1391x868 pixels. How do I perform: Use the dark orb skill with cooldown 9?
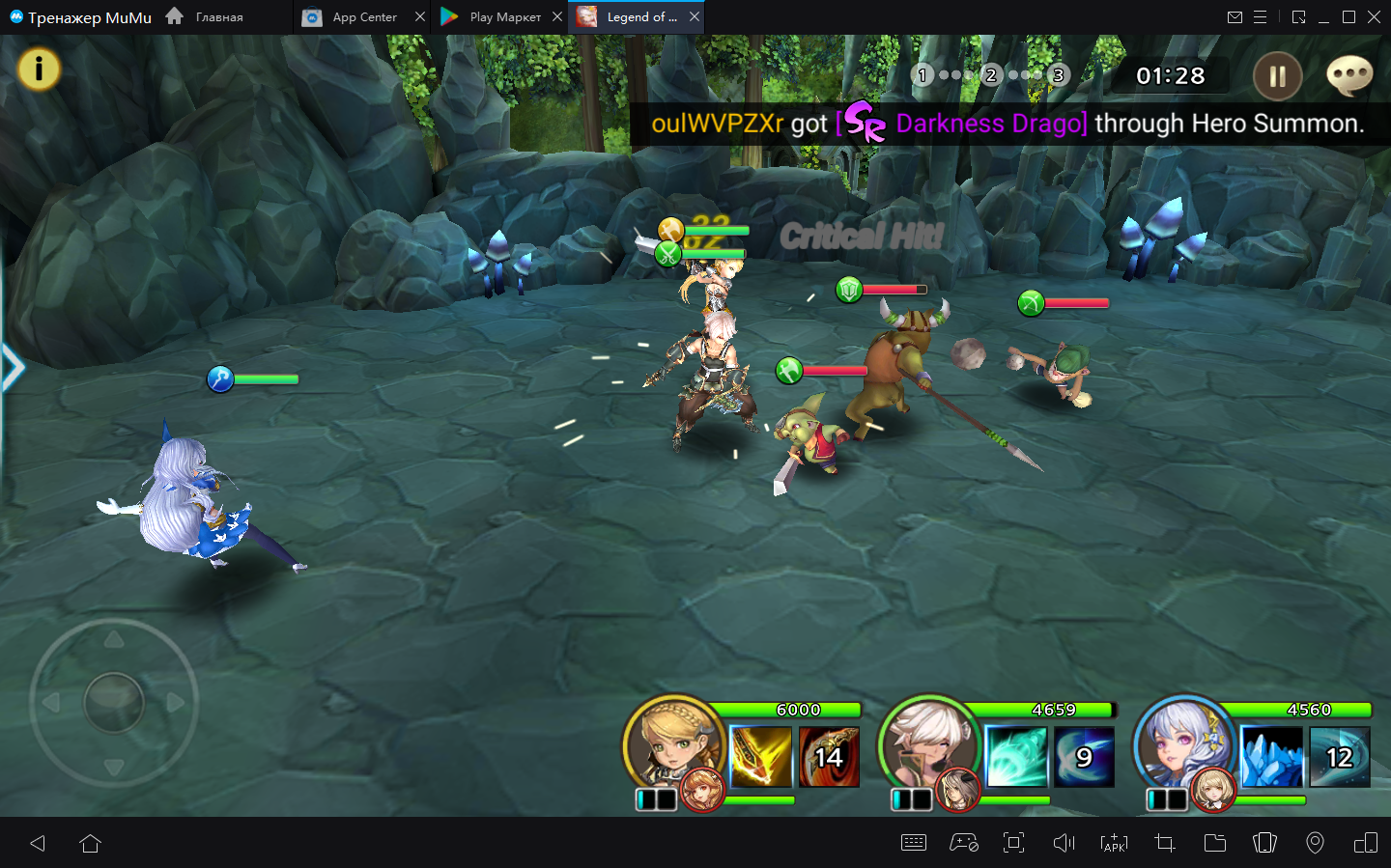pos(1084,757)
